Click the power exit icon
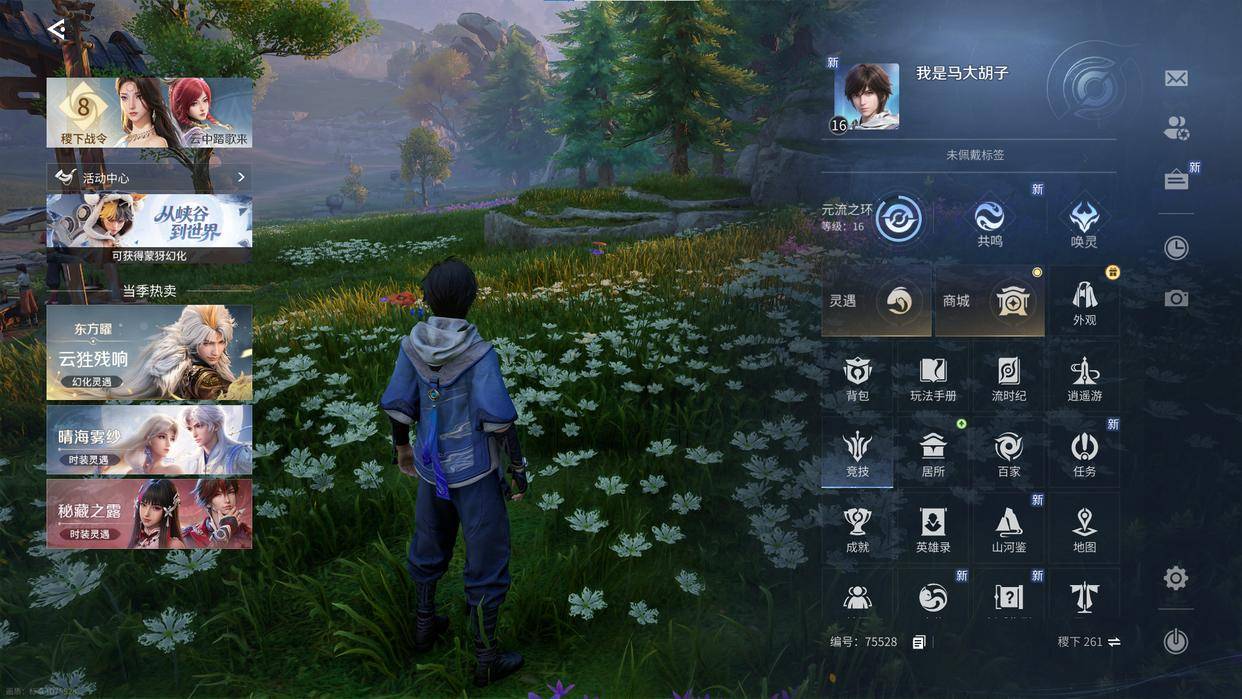 (x=1176, y=641)
